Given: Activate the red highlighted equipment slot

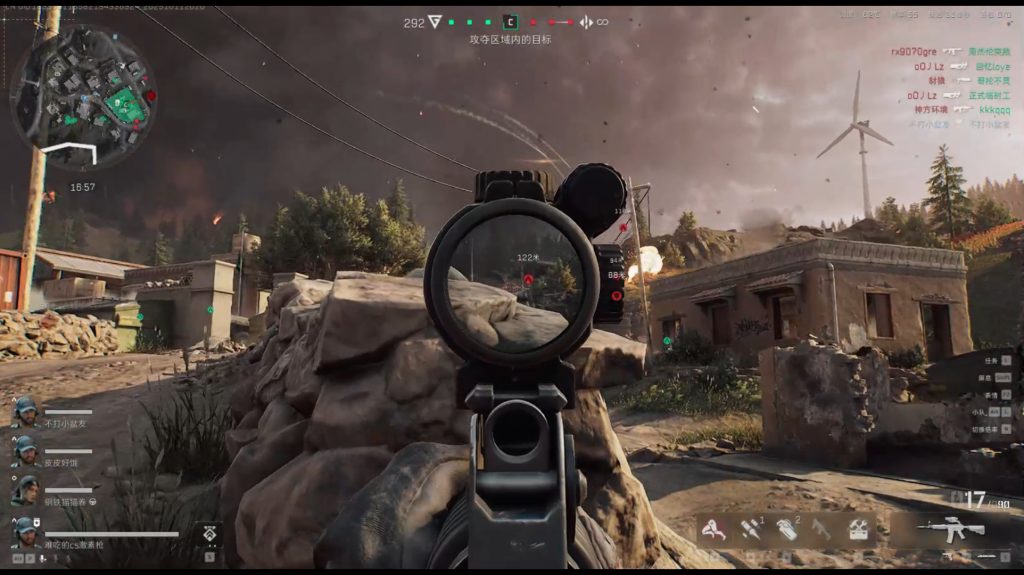Looking at the screenshot, I should (714, 529).
